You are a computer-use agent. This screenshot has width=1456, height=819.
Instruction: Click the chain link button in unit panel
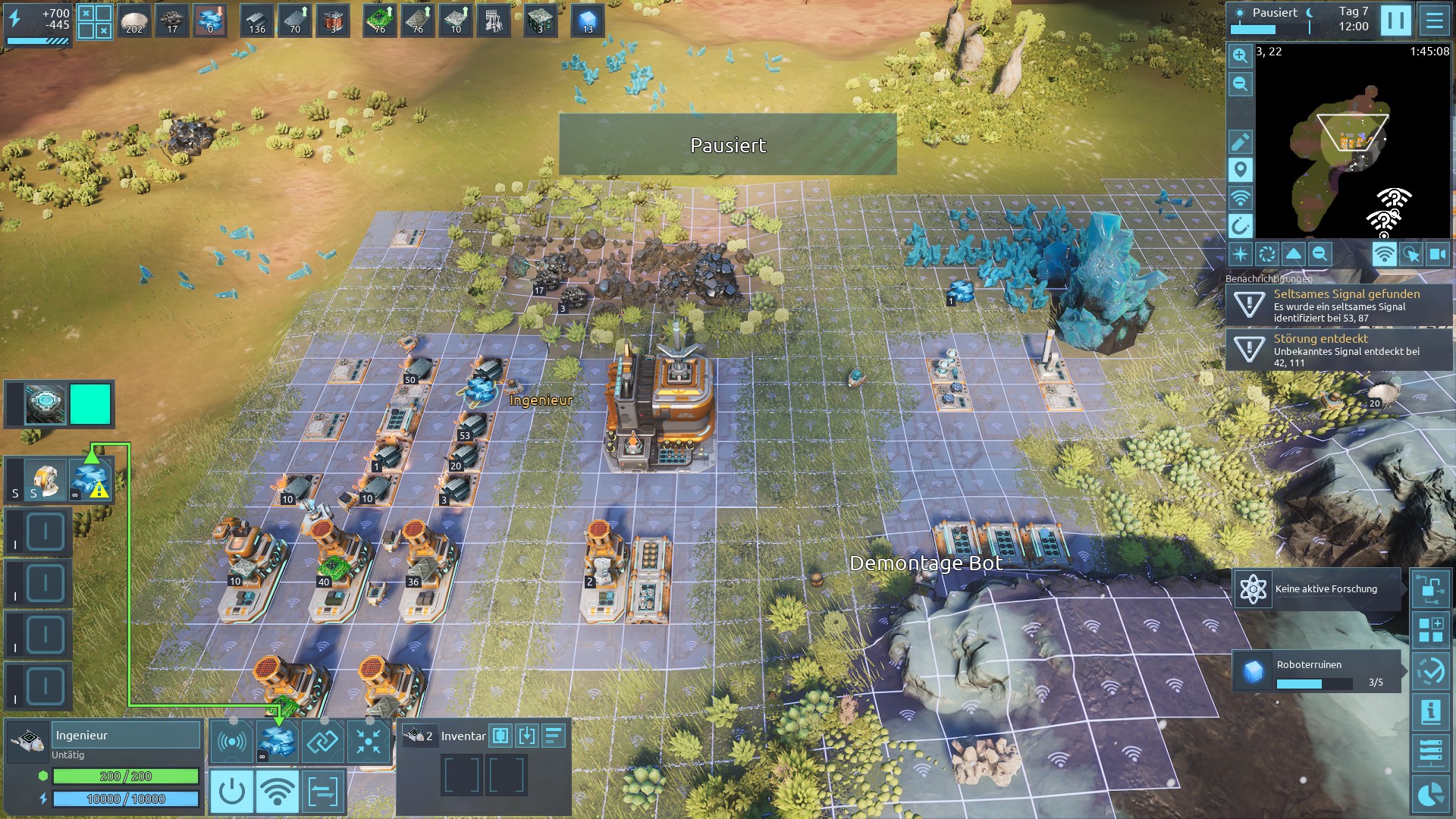click(322, 741)
